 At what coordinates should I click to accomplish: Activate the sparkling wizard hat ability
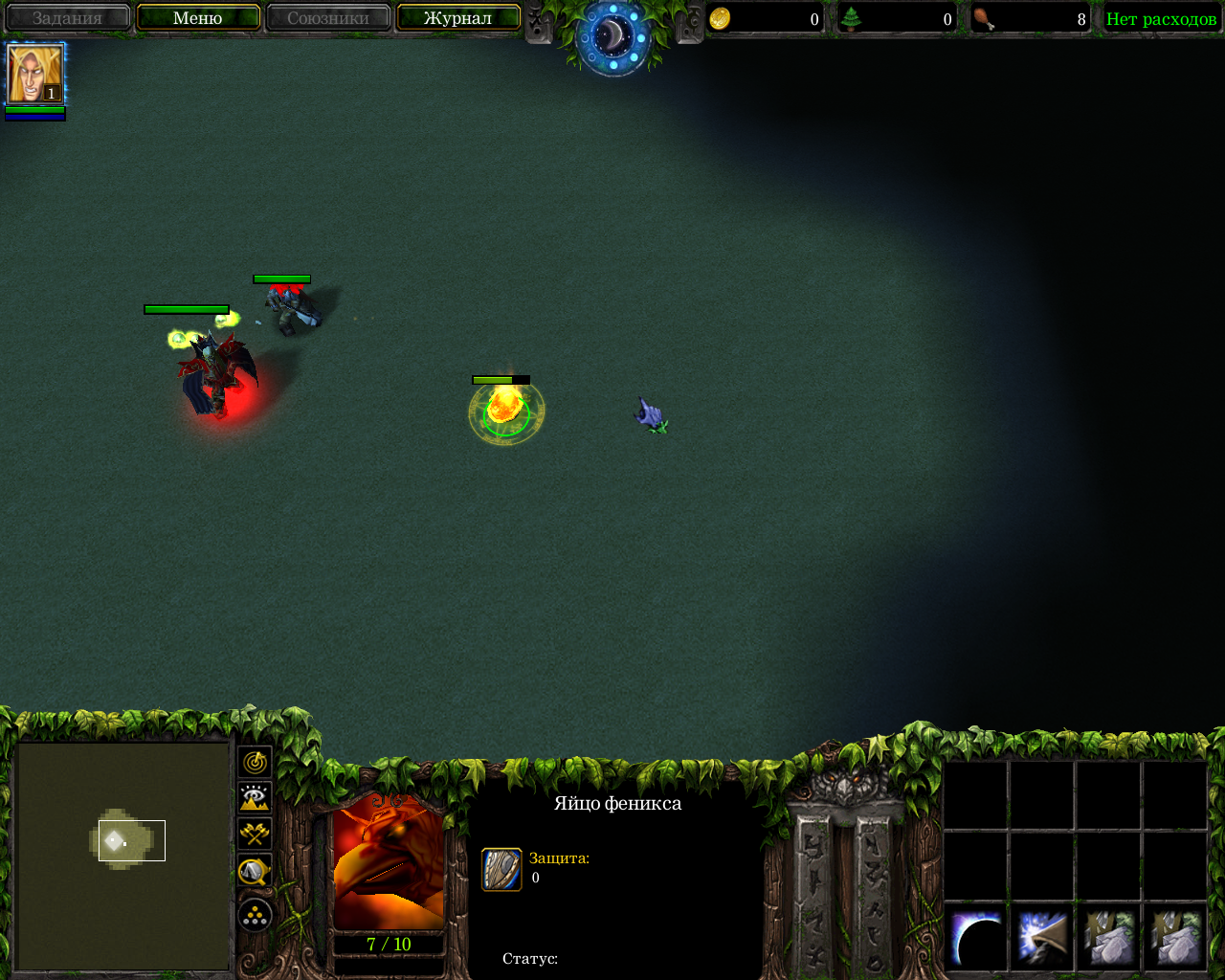[x=1042, y=940]
